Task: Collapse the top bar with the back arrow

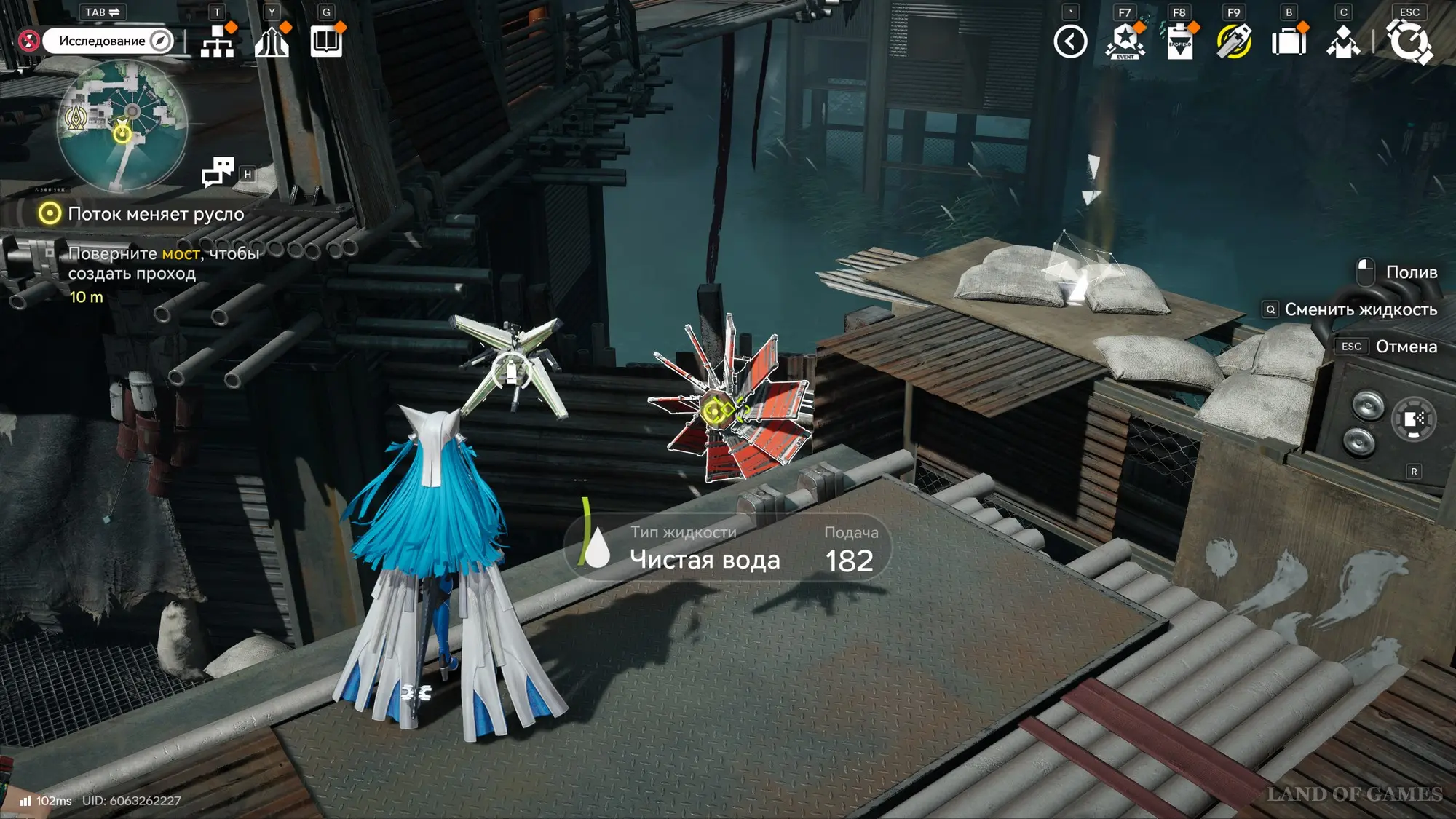Action: pyautogui.click(x=1070, y=41)
